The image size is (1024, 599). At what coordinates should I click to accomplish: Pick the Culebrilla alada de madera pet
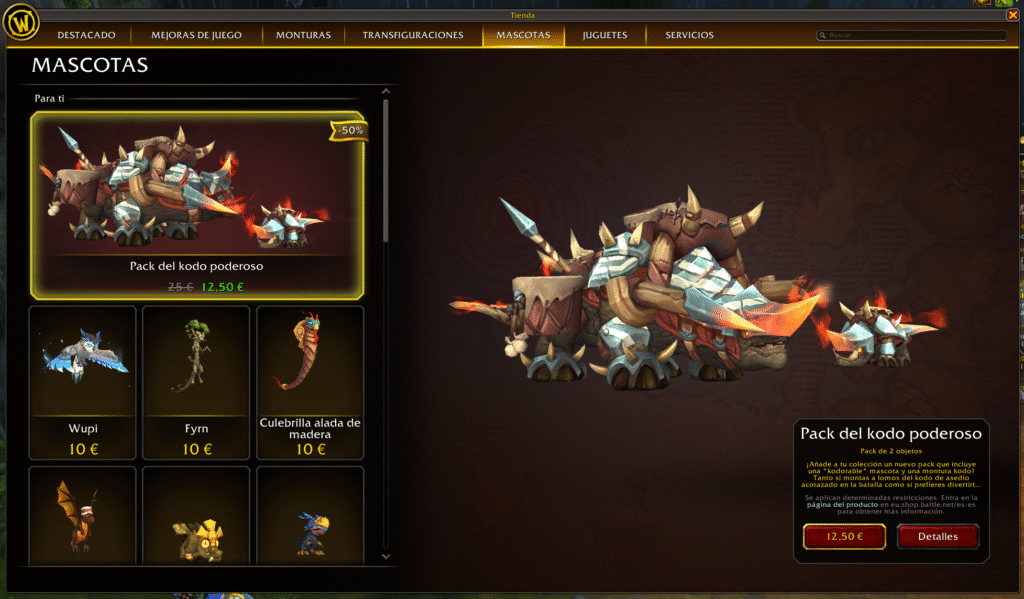click(x=310, y=382)
